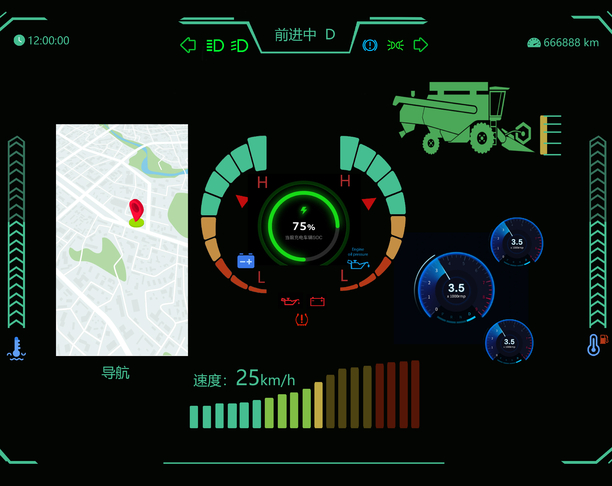Click the blue battery icon
Image resolution: width=612 pixels, height=486 pixels.
246,261
